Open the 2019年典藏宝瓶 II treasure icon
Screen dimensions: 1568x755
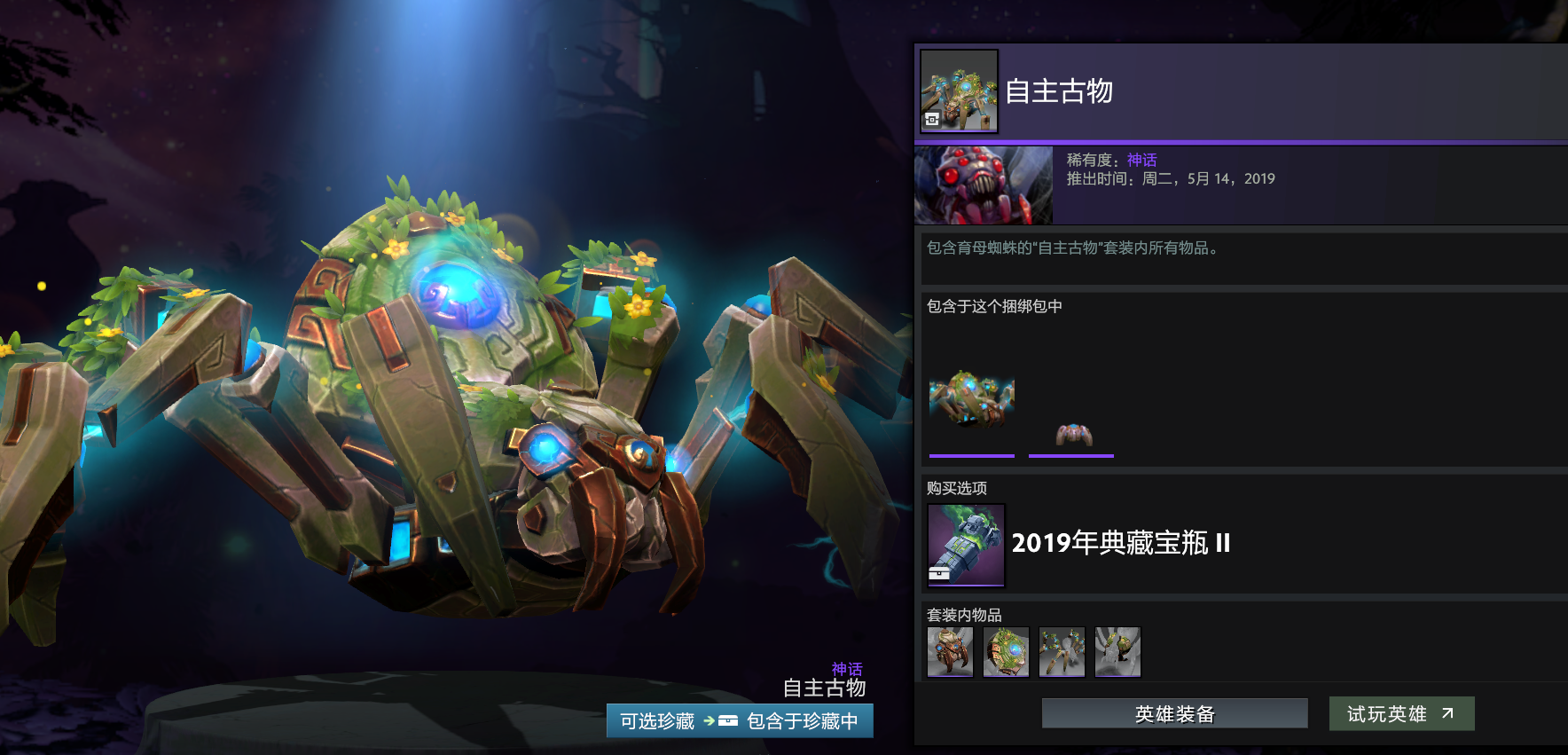click(965, 545)
